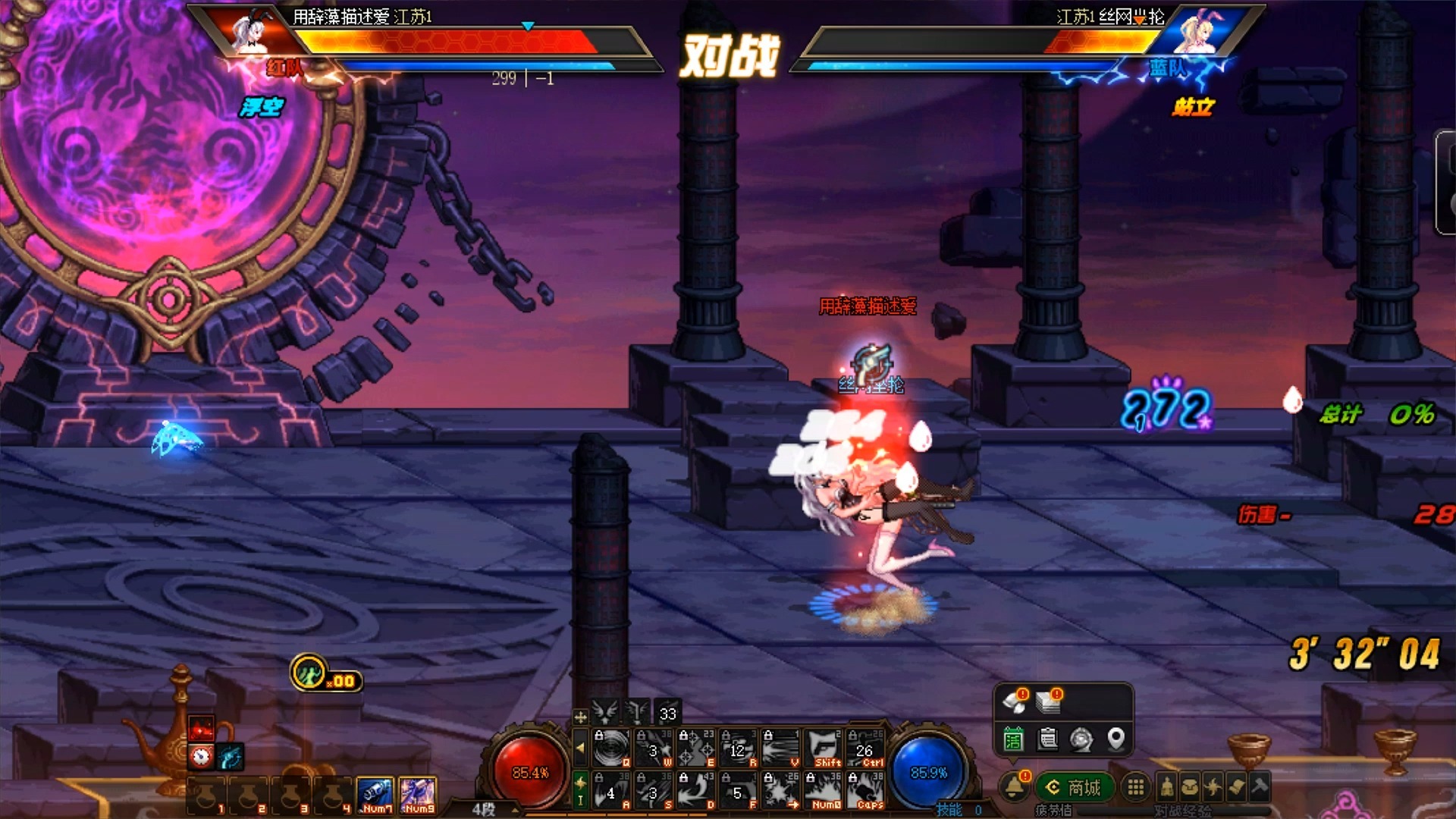Select the blue cannon item in slot Num7
This screenshot has width=1456, height=819.
coord(375,795)
